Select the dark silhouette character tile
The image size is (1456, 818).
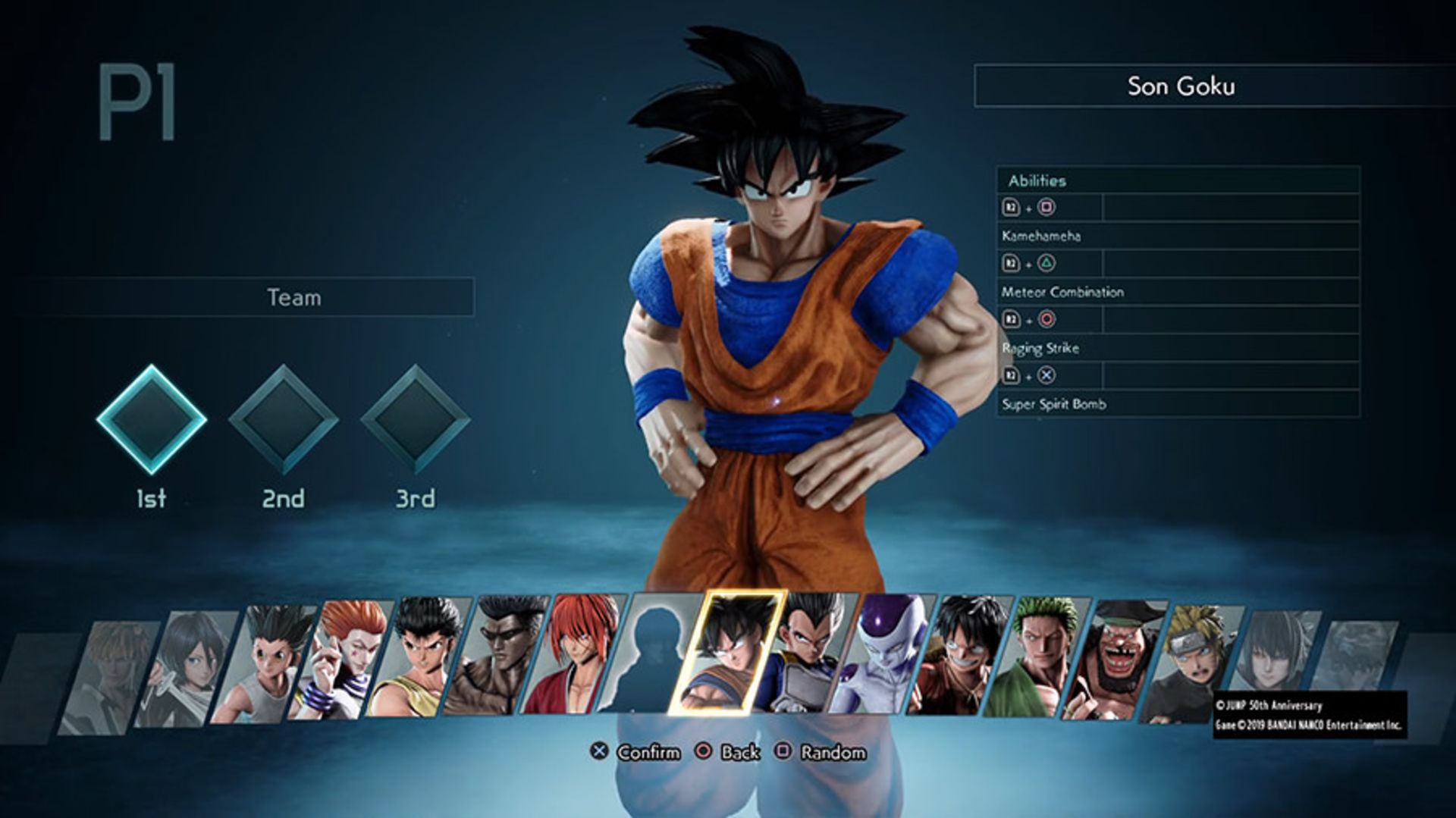point(651,652)
